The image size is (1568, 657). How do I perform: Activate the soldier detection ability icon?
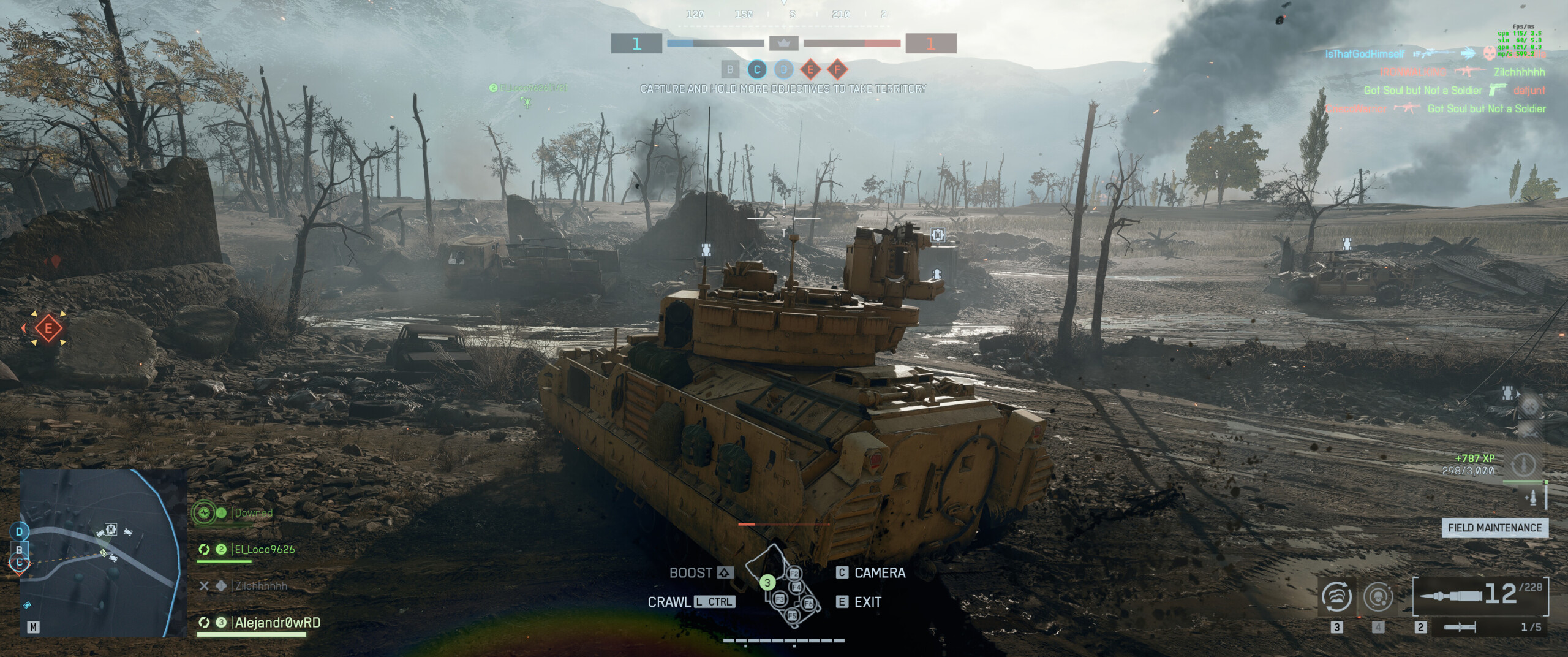coord(1378,596)
